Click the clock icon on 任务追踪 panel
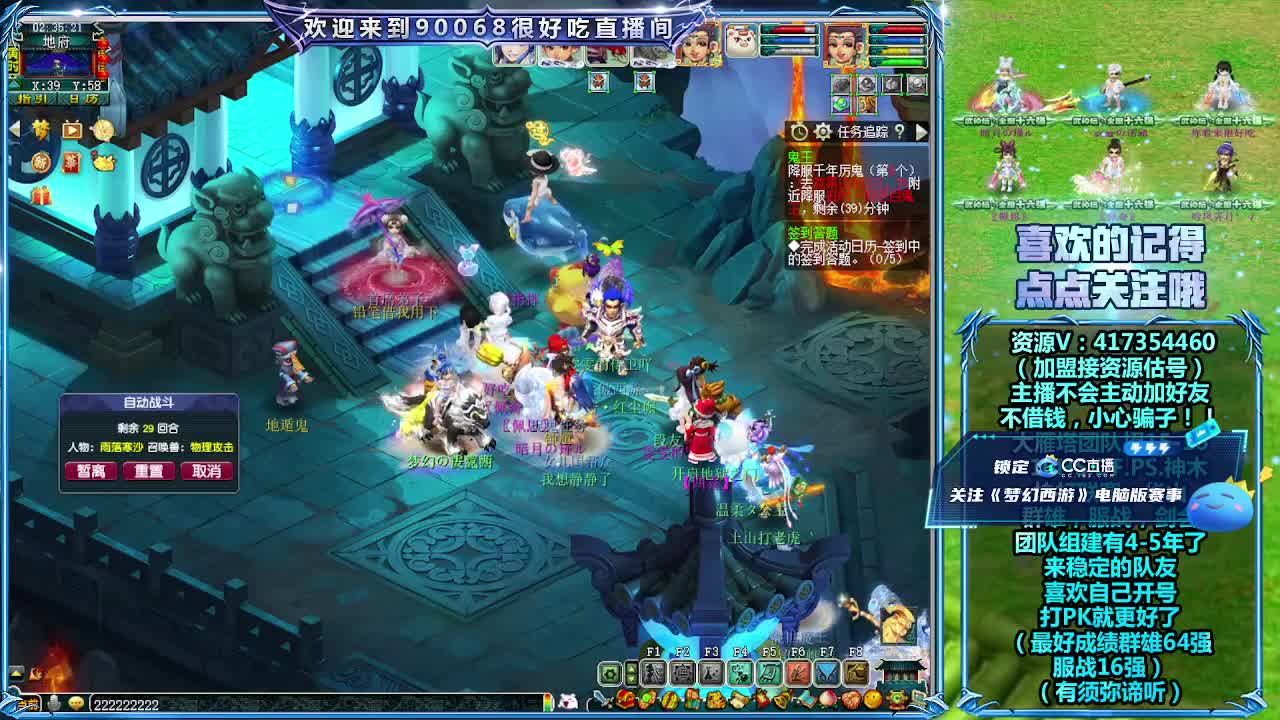The width and height of the screenshot is (1280, 720). pyautogui.click(x=798, y=131)
